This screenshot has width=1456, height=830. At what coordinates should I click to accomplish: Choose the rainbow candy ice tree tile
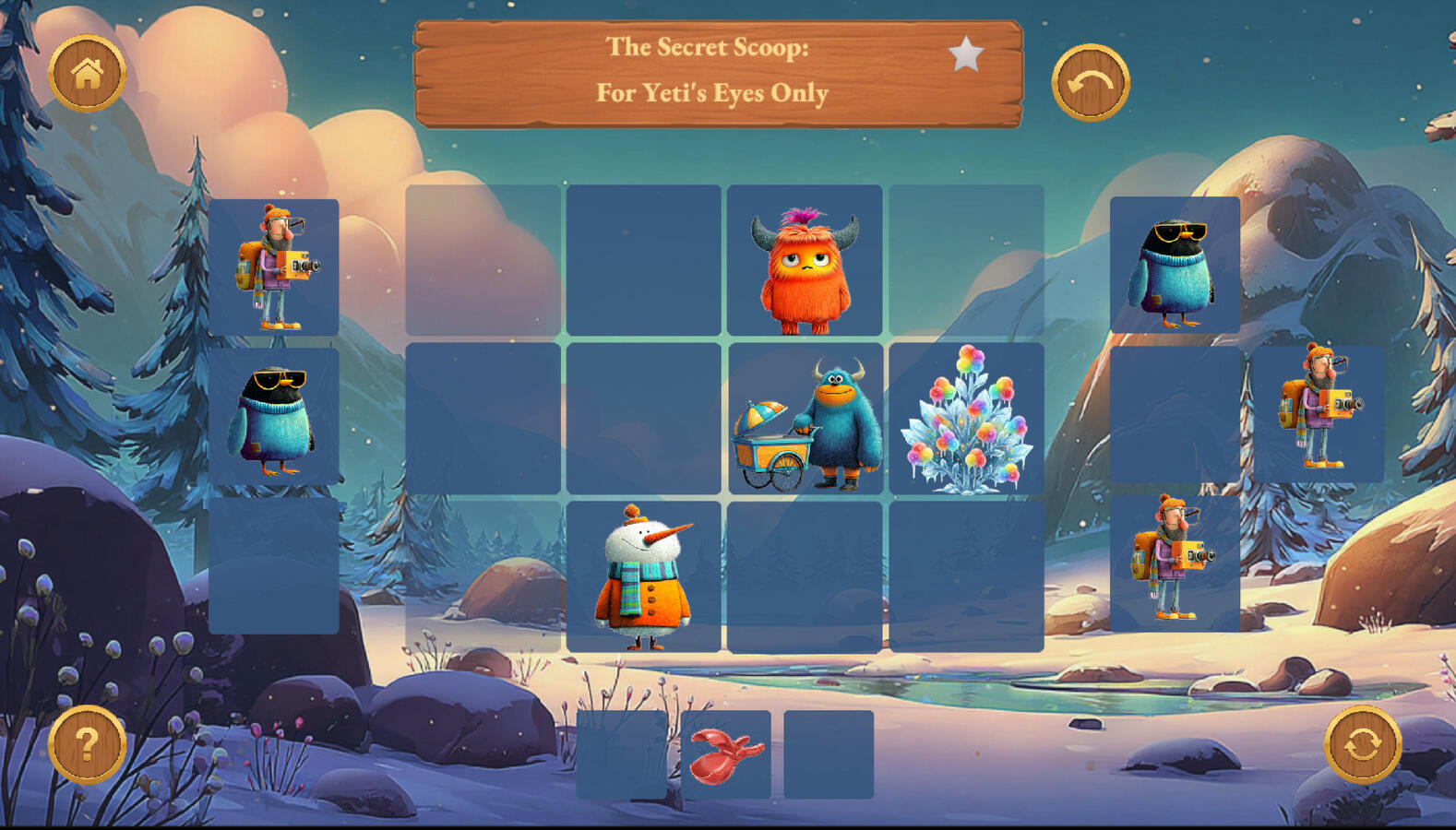tap(966, 420)
